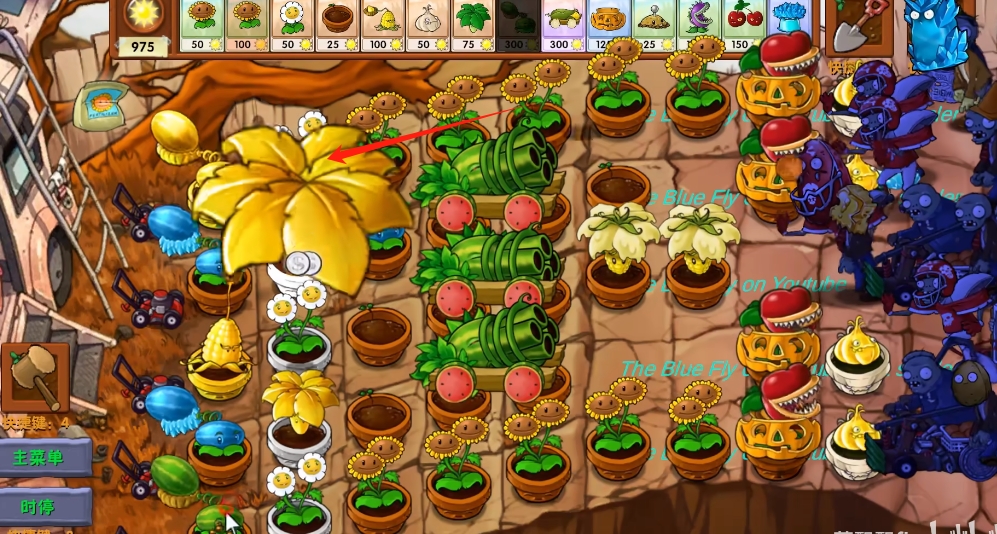Choose the Pumpkin seed packet
The height and width of the screenshot is (534, 997).
click(x=610, y=25)
